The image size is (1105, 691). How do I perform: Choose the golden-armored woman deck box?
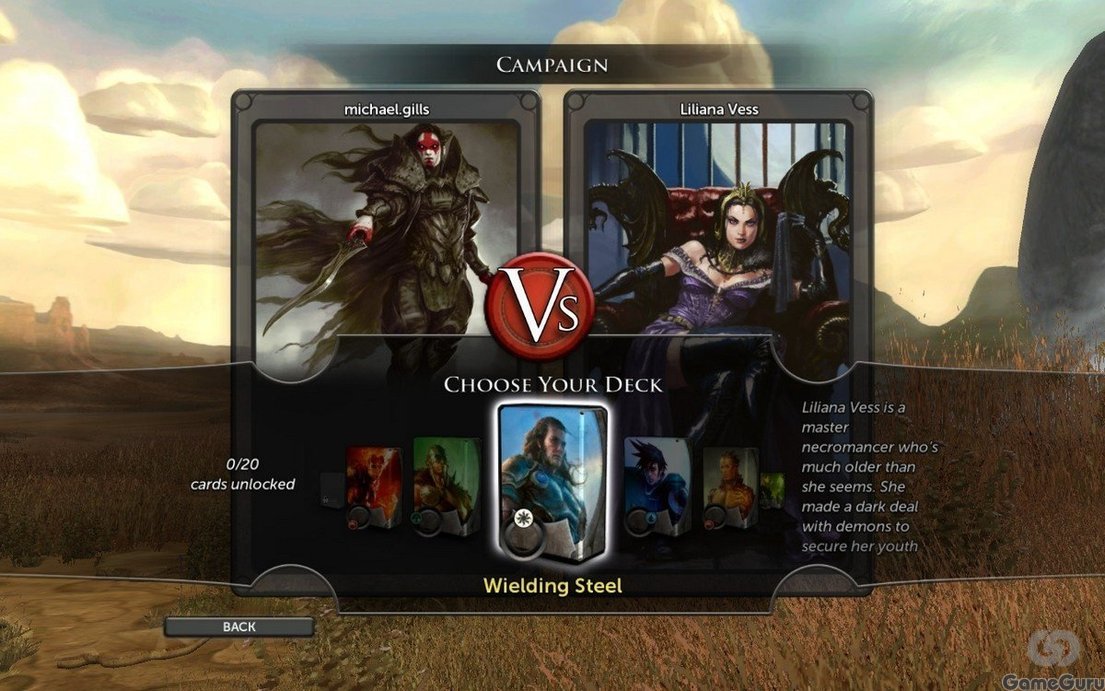[x=729, y=487]
